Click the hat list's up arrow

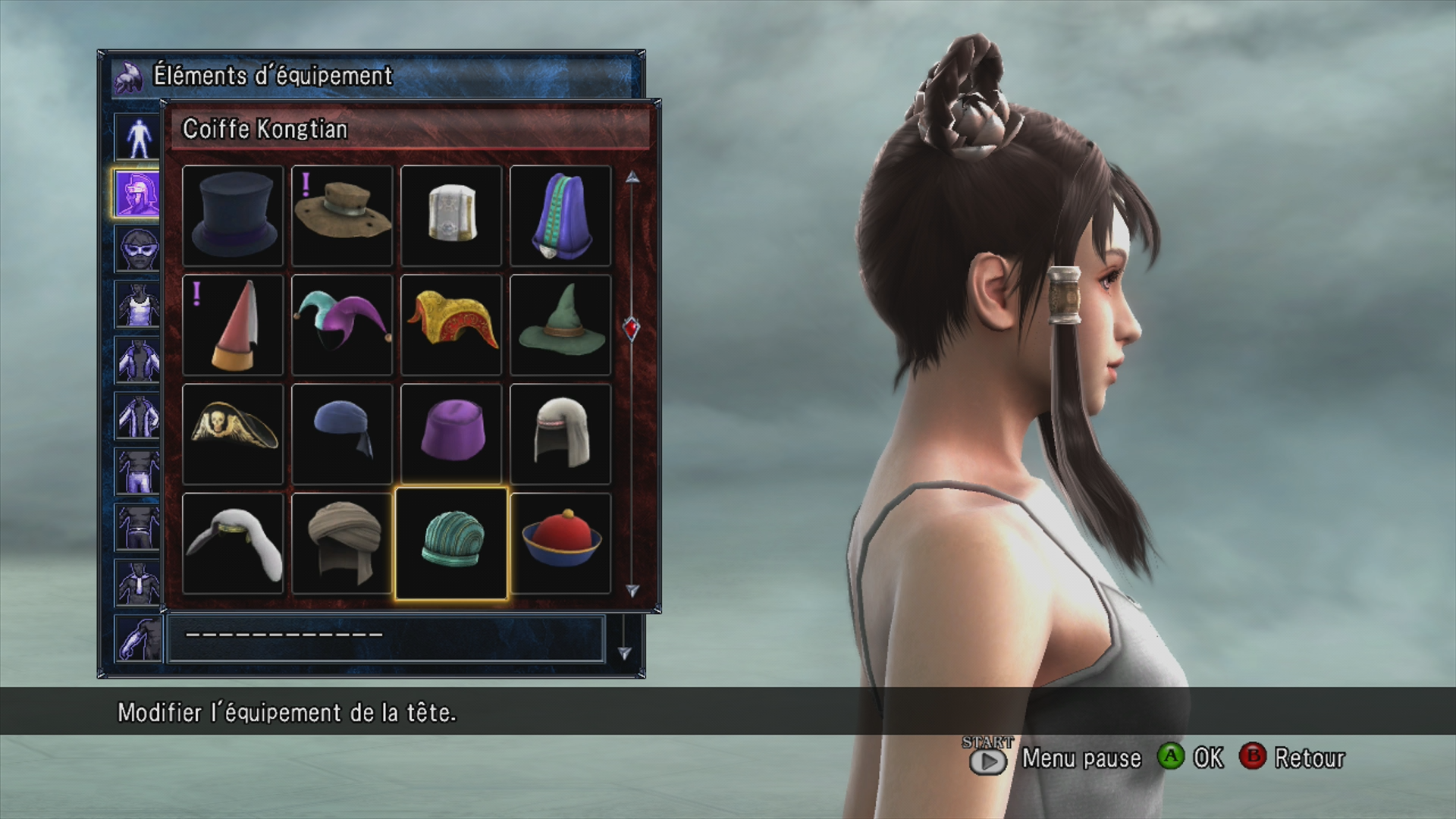[632, 177]
